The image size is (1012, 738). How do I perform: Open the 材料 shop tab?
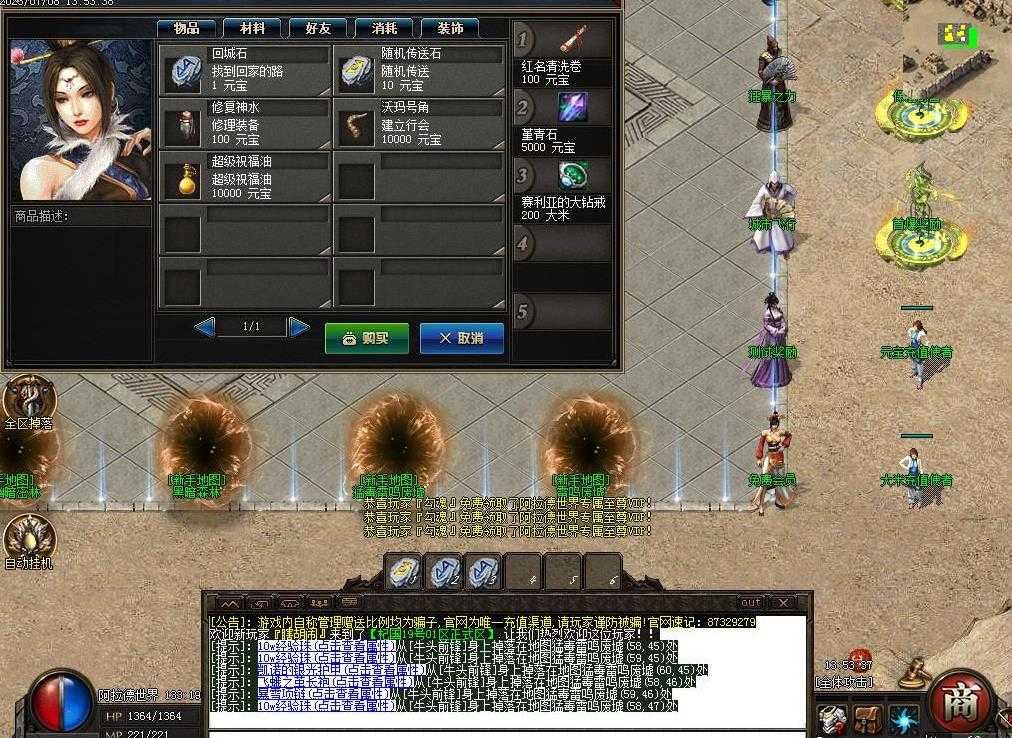252,28
